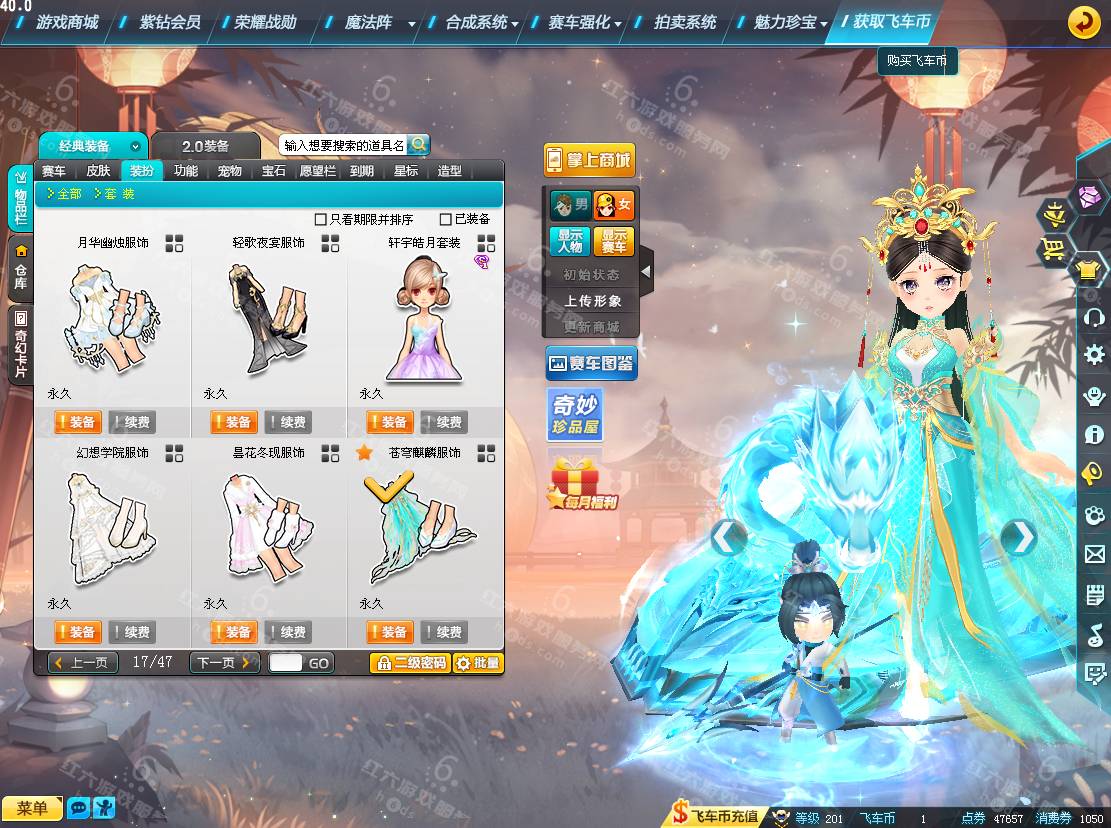Viewport: 1111px width, 828px height.
Task: Open the 掌上商城 mobile shop
Action: (x=590, y=160)
